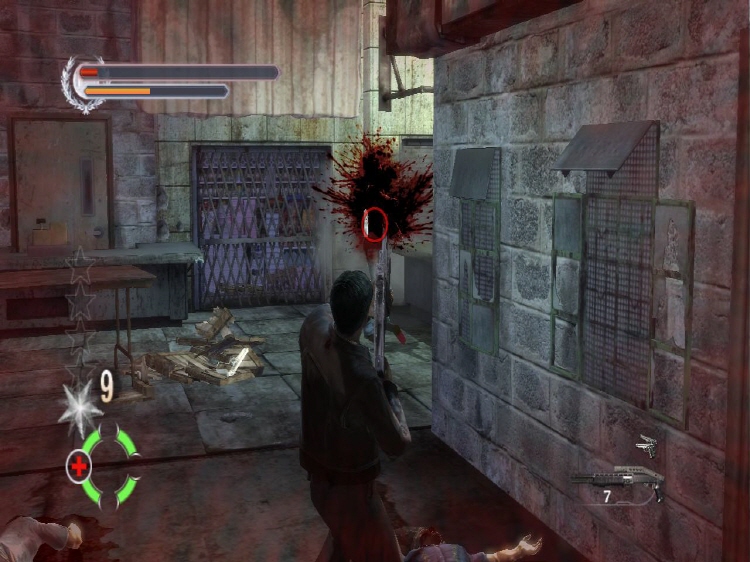Click the red cross health icon
The height and width of the screenshot is (562, 750).
tap(77, 465)
